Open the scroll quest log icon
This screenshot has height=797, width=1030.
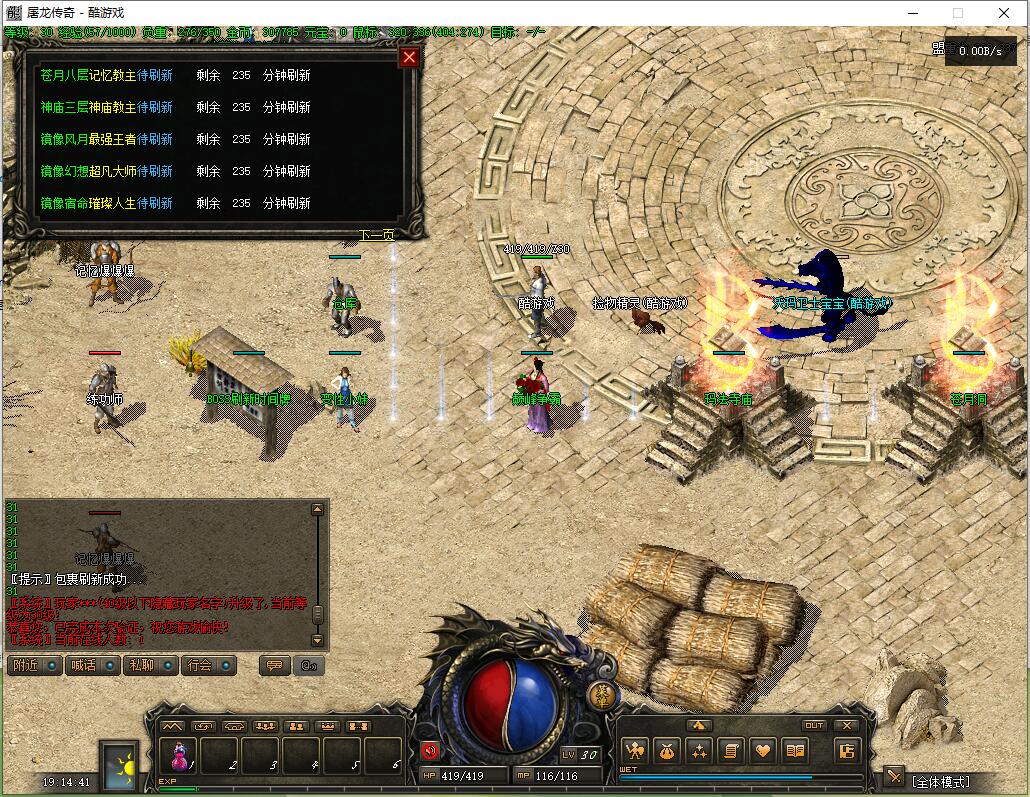[x=730, y=750]
